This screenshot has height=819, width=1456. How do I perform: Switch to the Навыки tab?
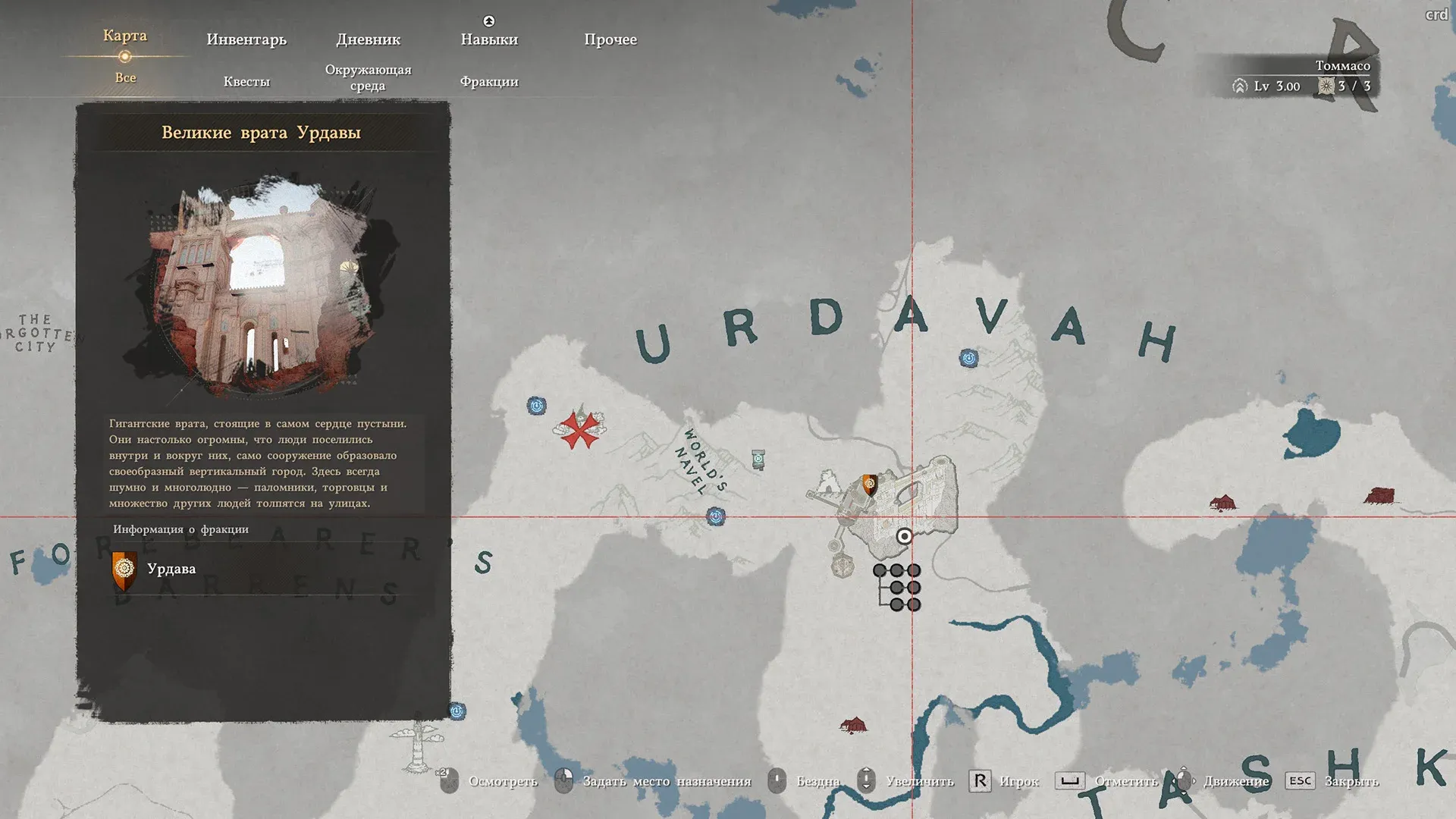(489, 39)
